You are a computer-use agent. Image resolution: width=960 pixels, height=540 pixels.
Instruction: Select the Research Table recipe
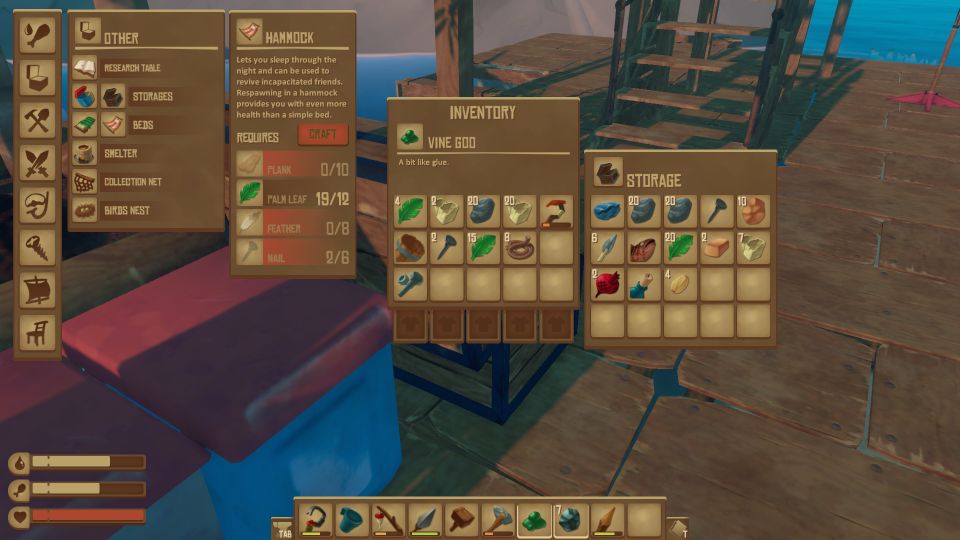[x=130, y=68]
